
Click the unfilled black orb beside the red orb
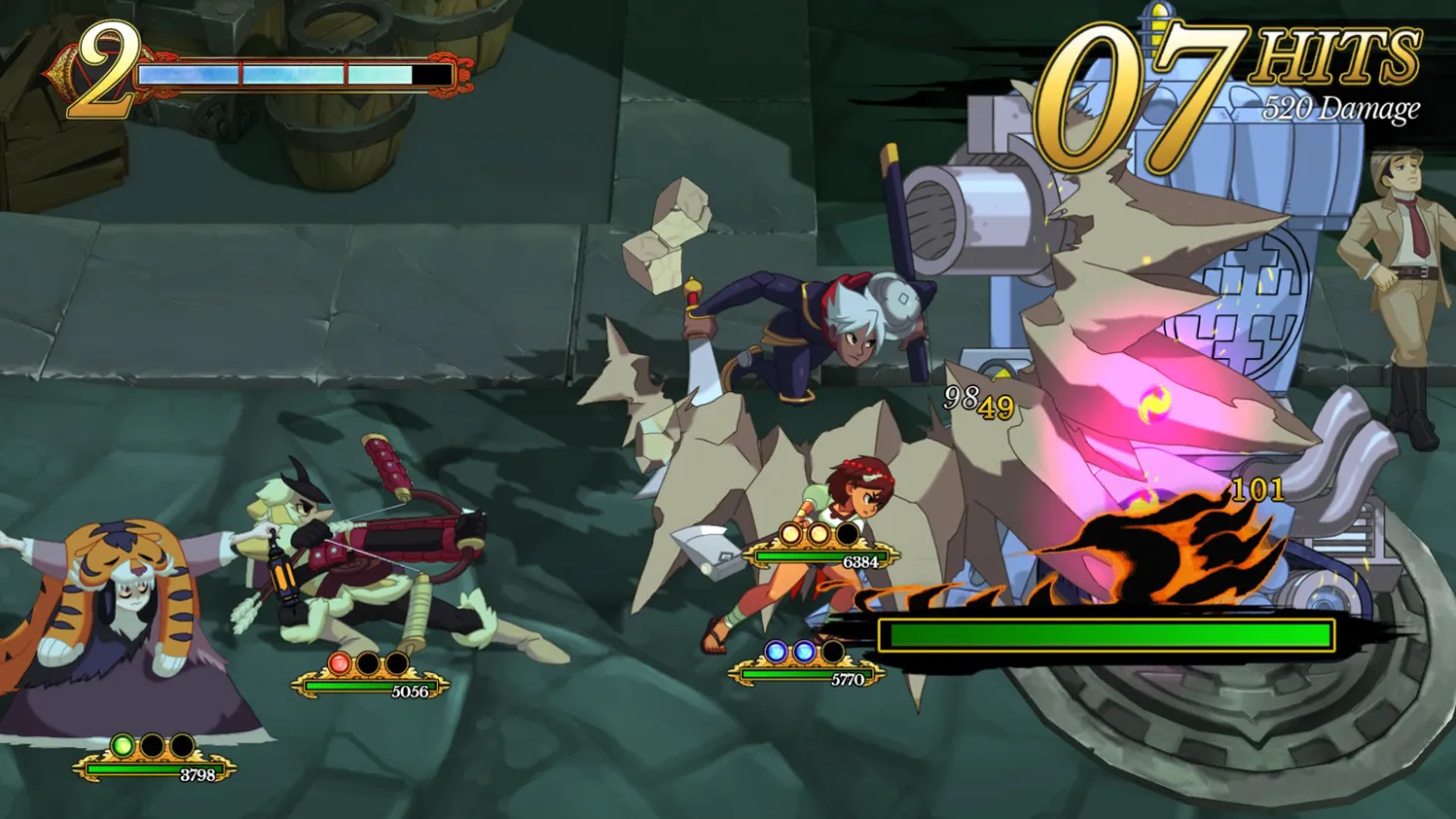pyautogui.click(x=366, y=663)
